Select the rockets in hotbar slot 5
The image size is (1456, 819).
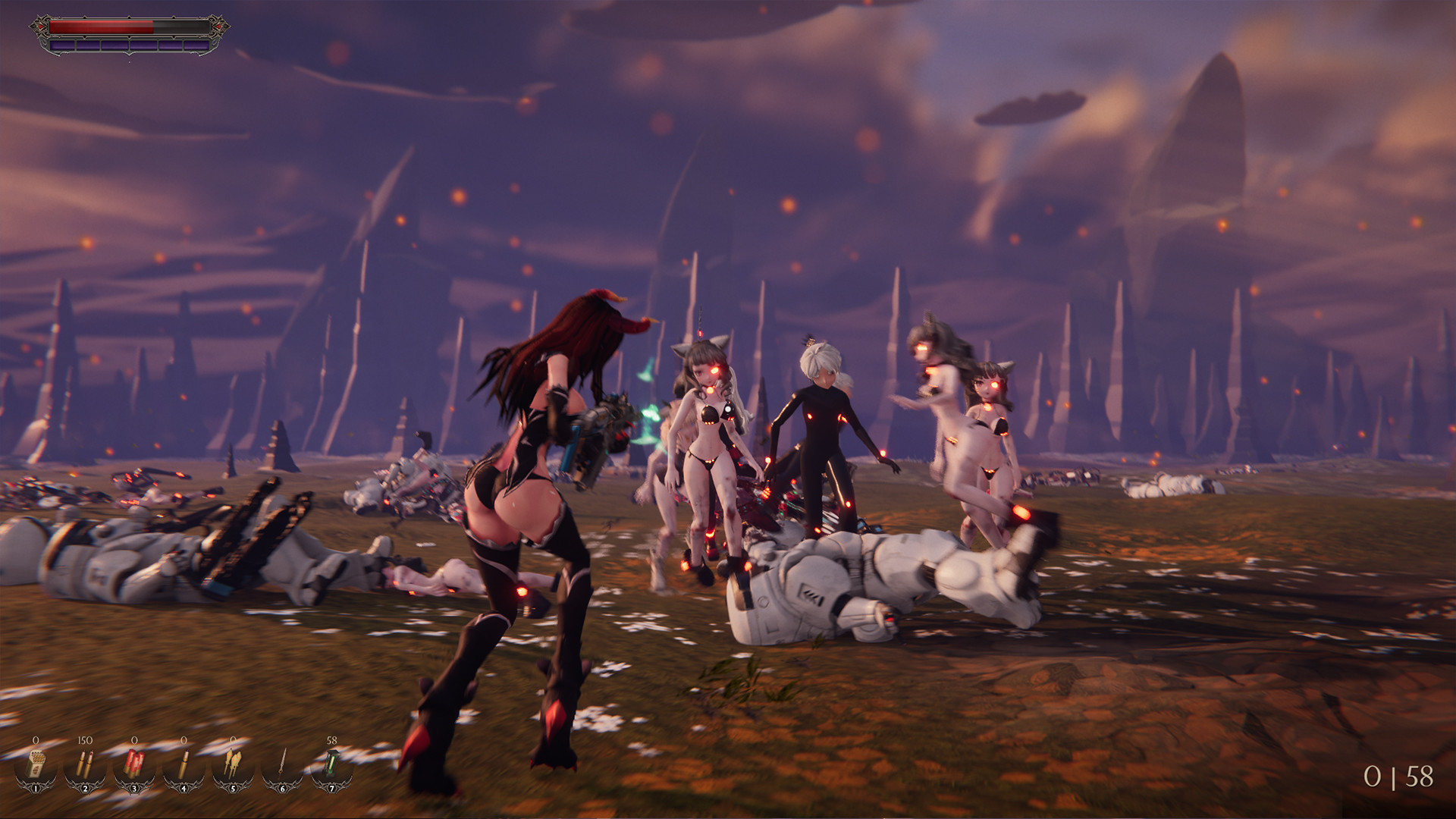(233, 764)
